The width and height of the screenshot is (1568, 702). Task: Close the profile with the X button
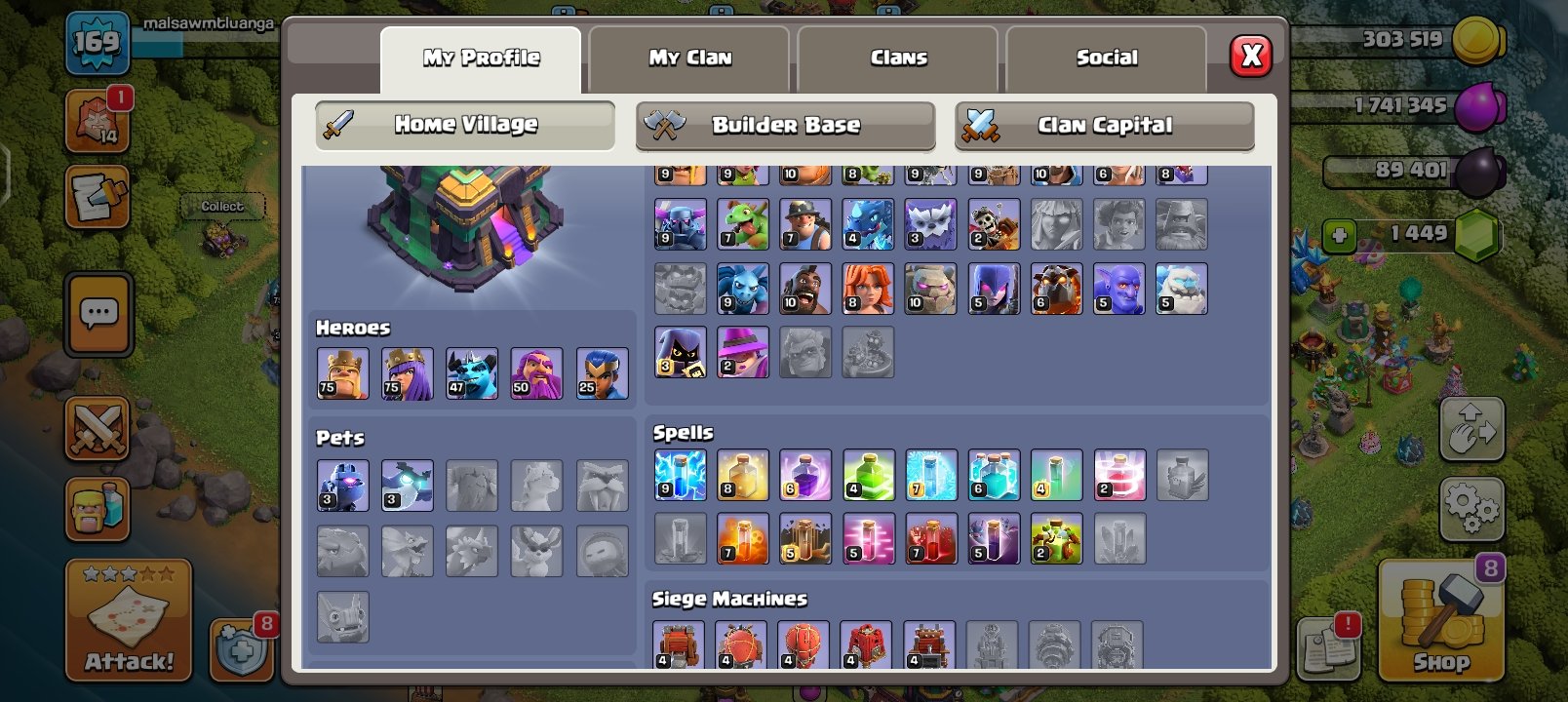[1252, 56]
